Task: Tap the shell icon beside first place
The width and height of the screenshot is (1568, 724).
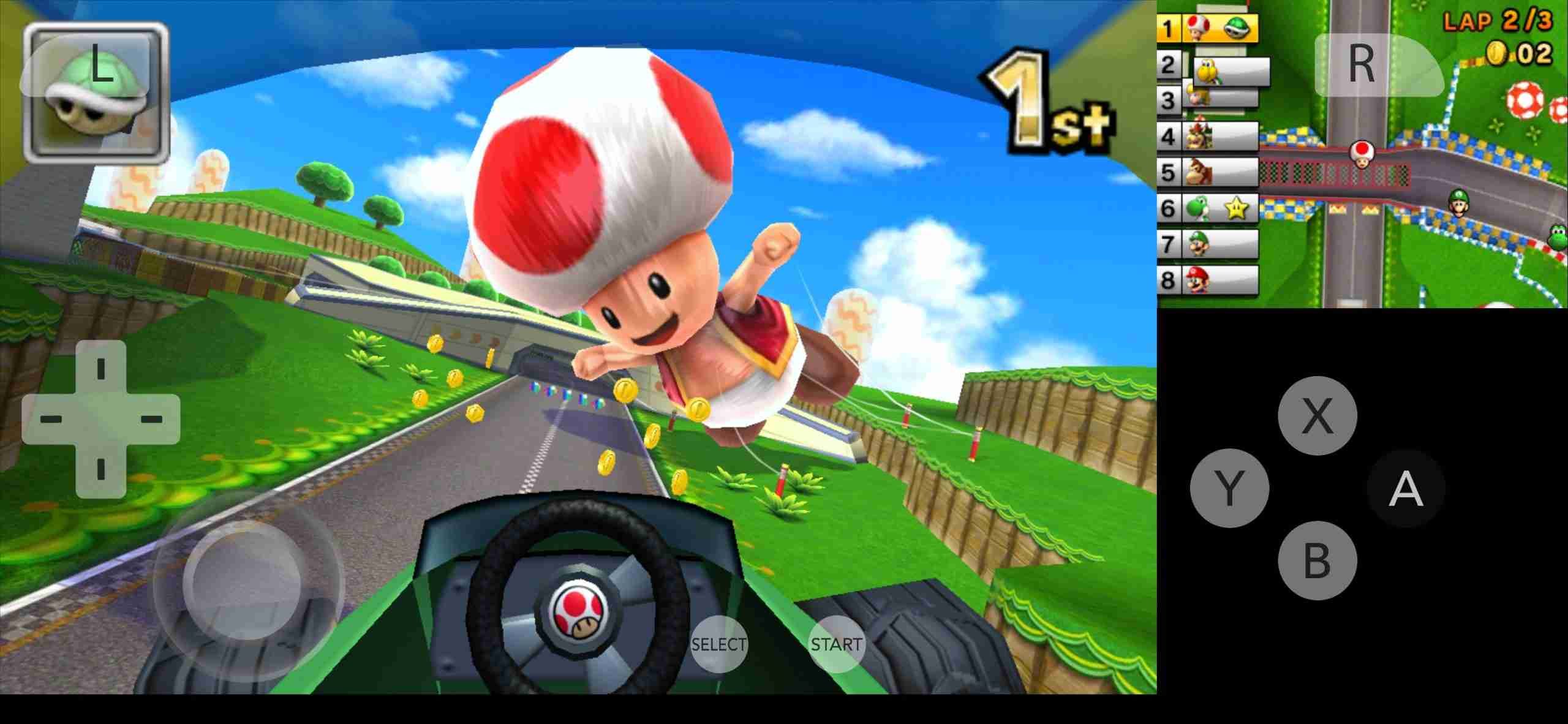Action: click(x=1237, y=28)
